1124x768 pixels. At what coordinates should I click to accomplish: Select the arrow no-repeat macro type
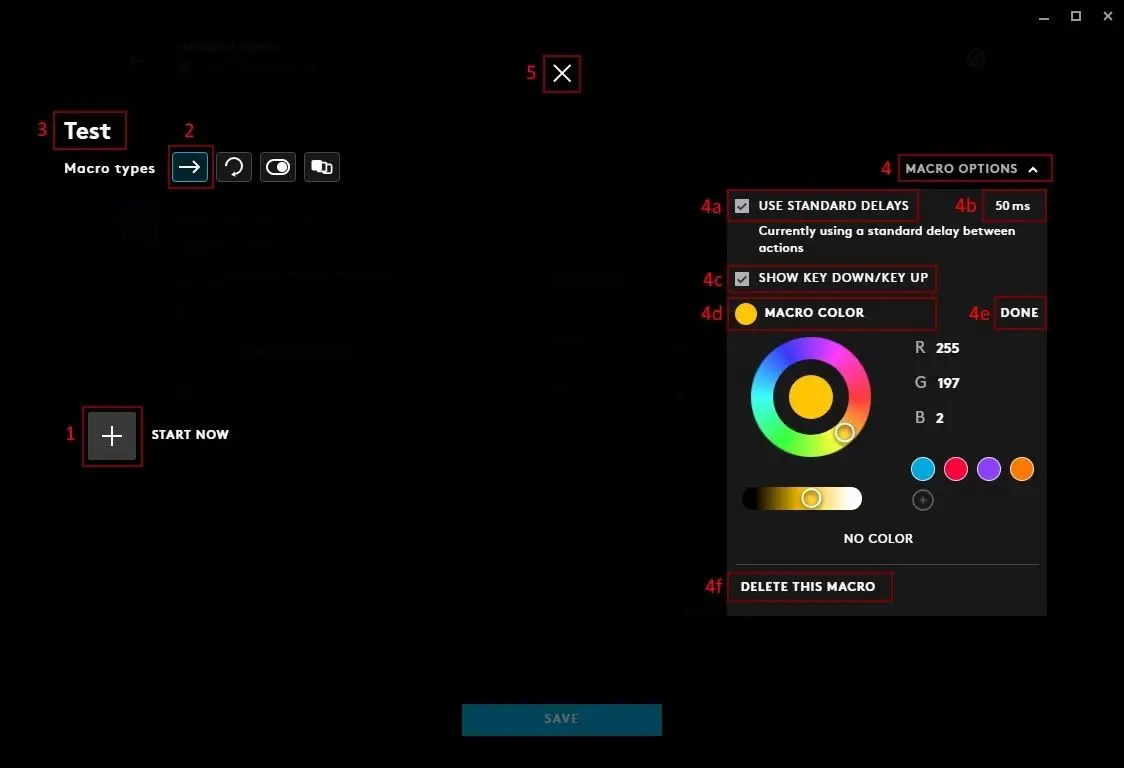[190, 167]
